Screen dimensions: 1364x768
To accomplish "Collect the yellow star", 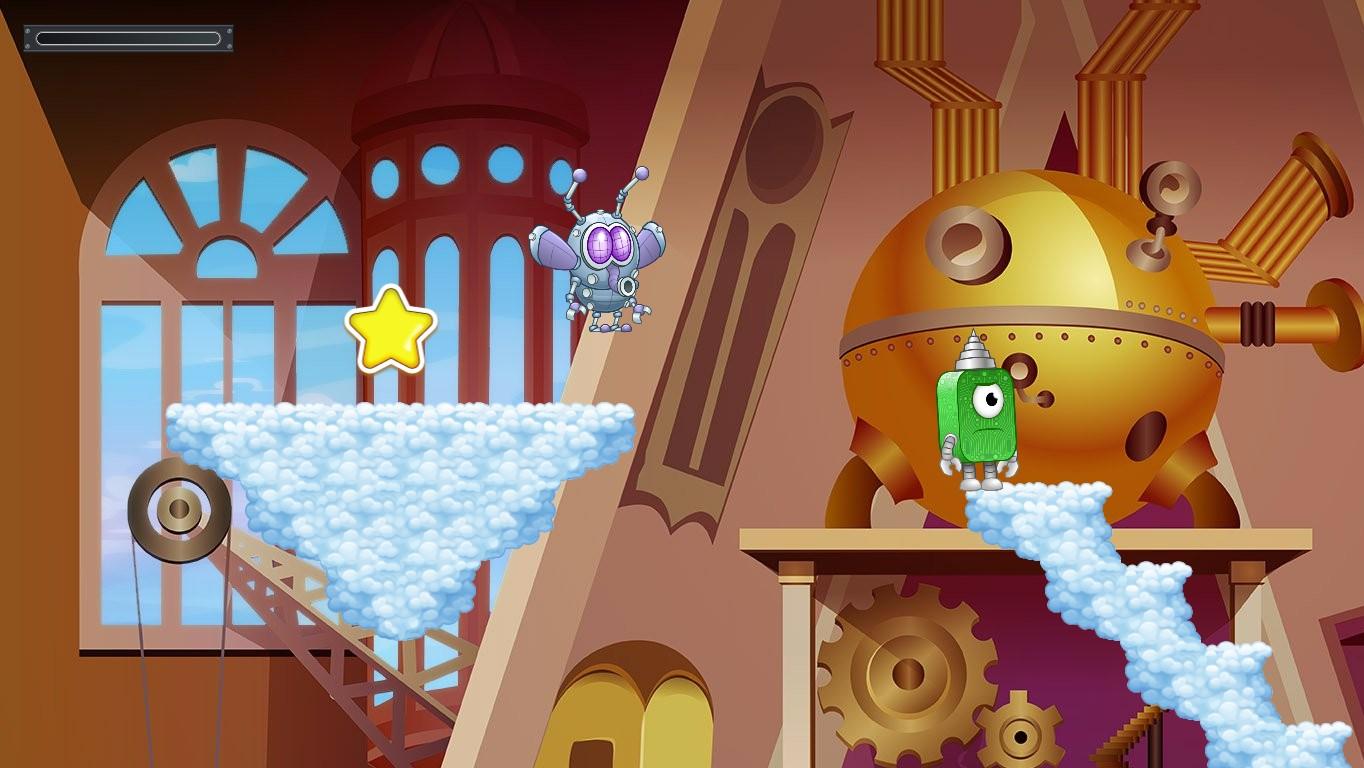I will [x=390, y=327].
